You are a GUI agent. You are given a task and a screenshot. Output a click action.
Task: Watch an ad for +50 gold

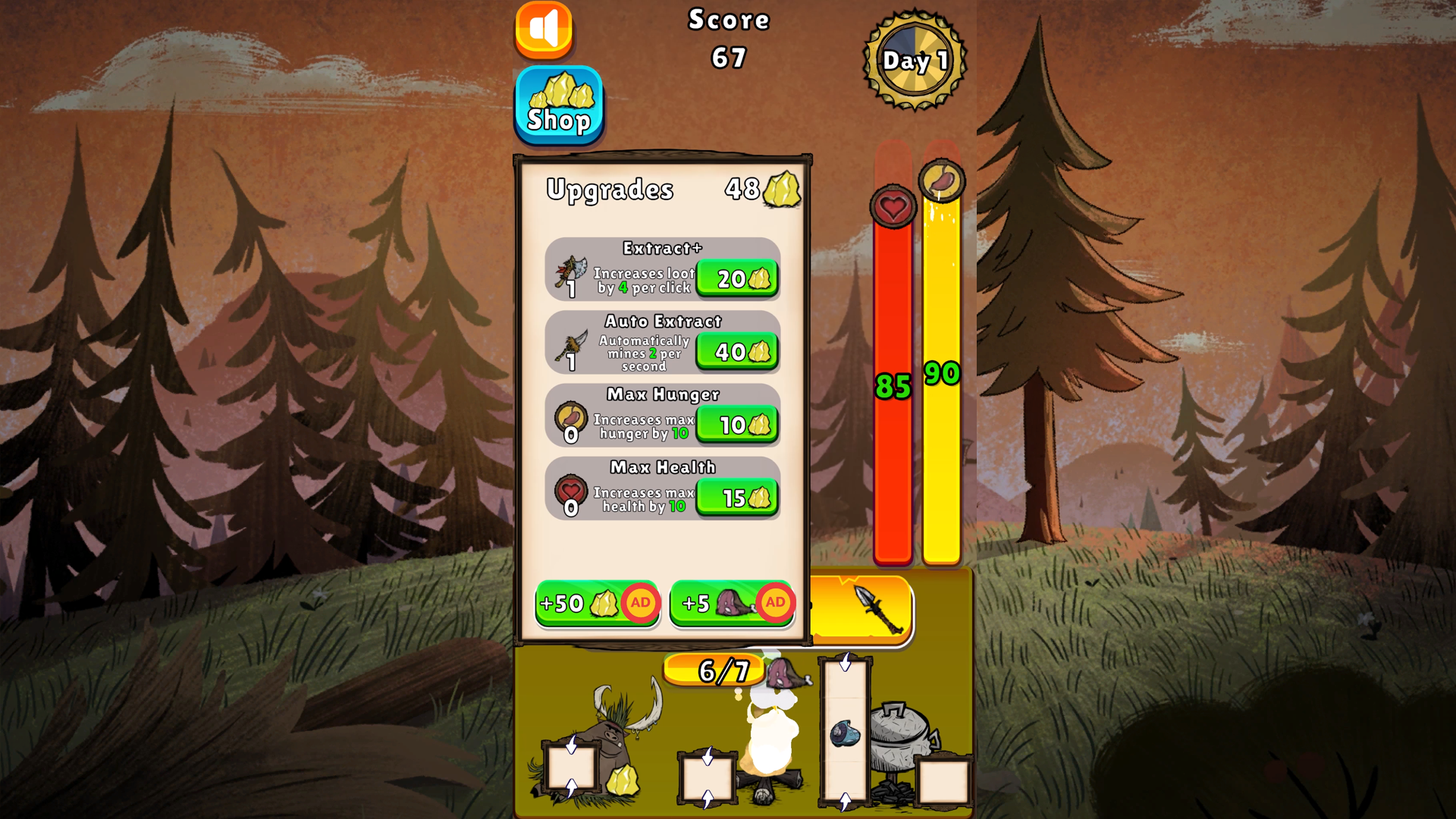(x=597, y=604)
